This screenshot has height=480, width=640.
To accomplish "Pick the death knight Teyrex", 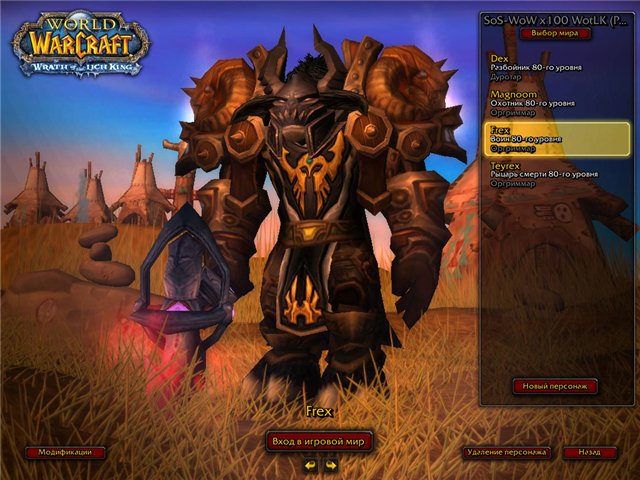I will 555,173.
